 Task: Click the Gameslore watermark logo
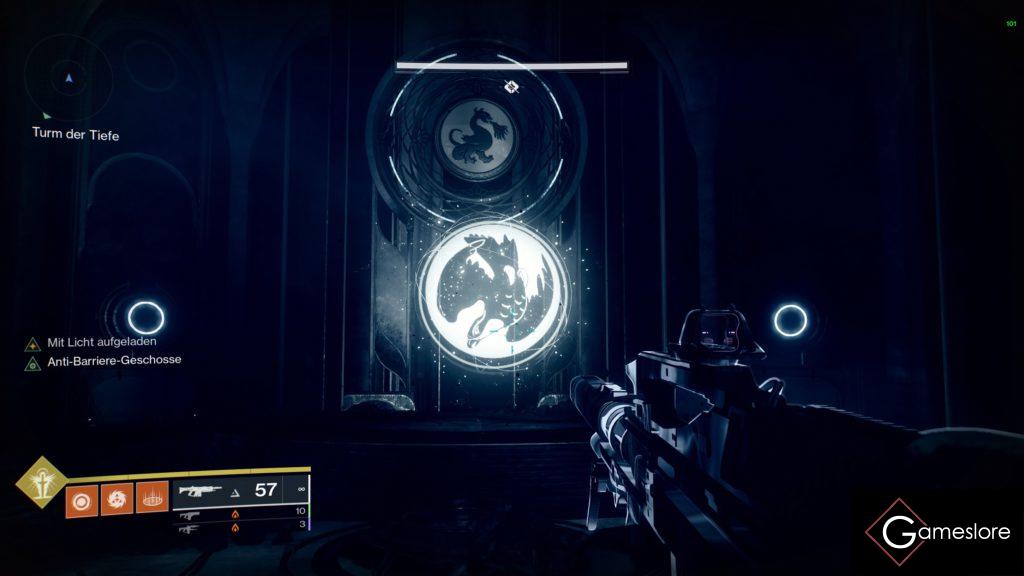pyautogui.click(x=938, y=531)
